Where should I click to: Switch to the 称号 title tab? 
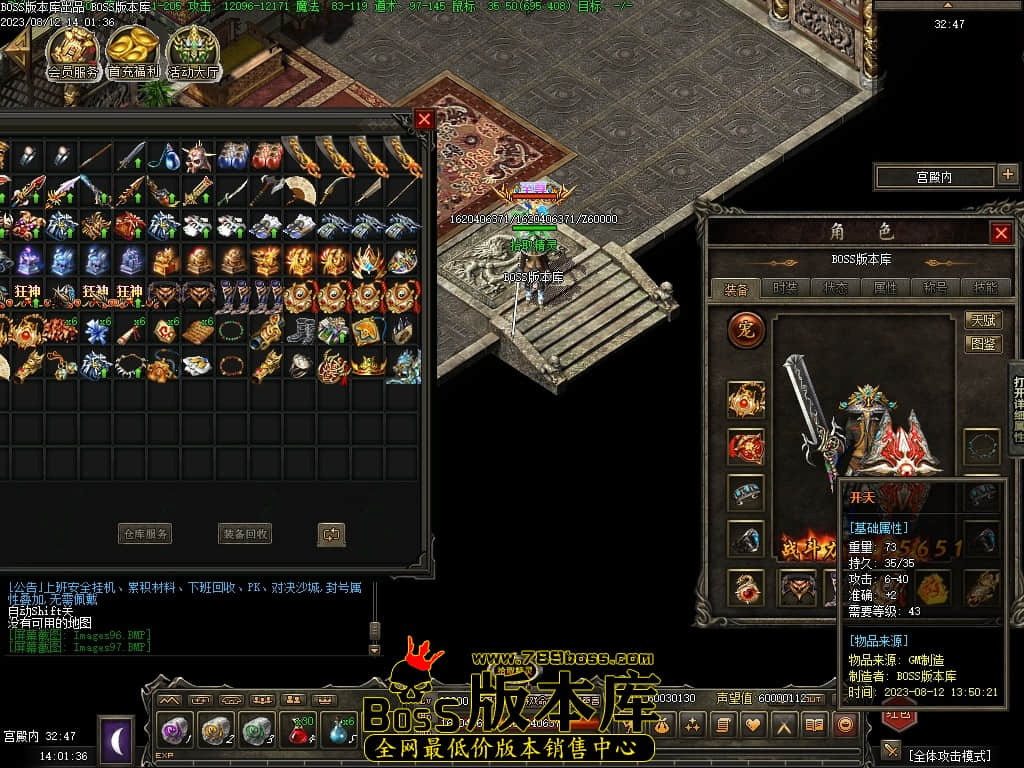[x=936, y=288]
